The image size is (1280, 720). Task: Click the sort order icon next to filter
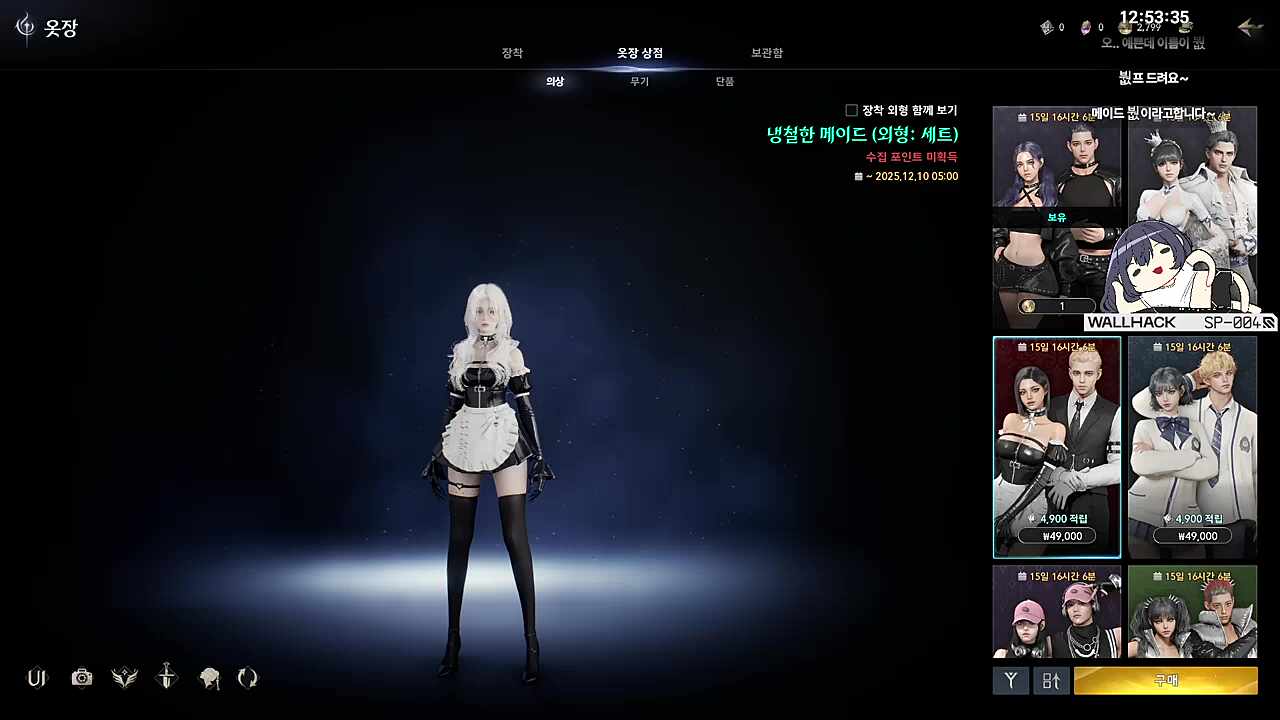1050,681
